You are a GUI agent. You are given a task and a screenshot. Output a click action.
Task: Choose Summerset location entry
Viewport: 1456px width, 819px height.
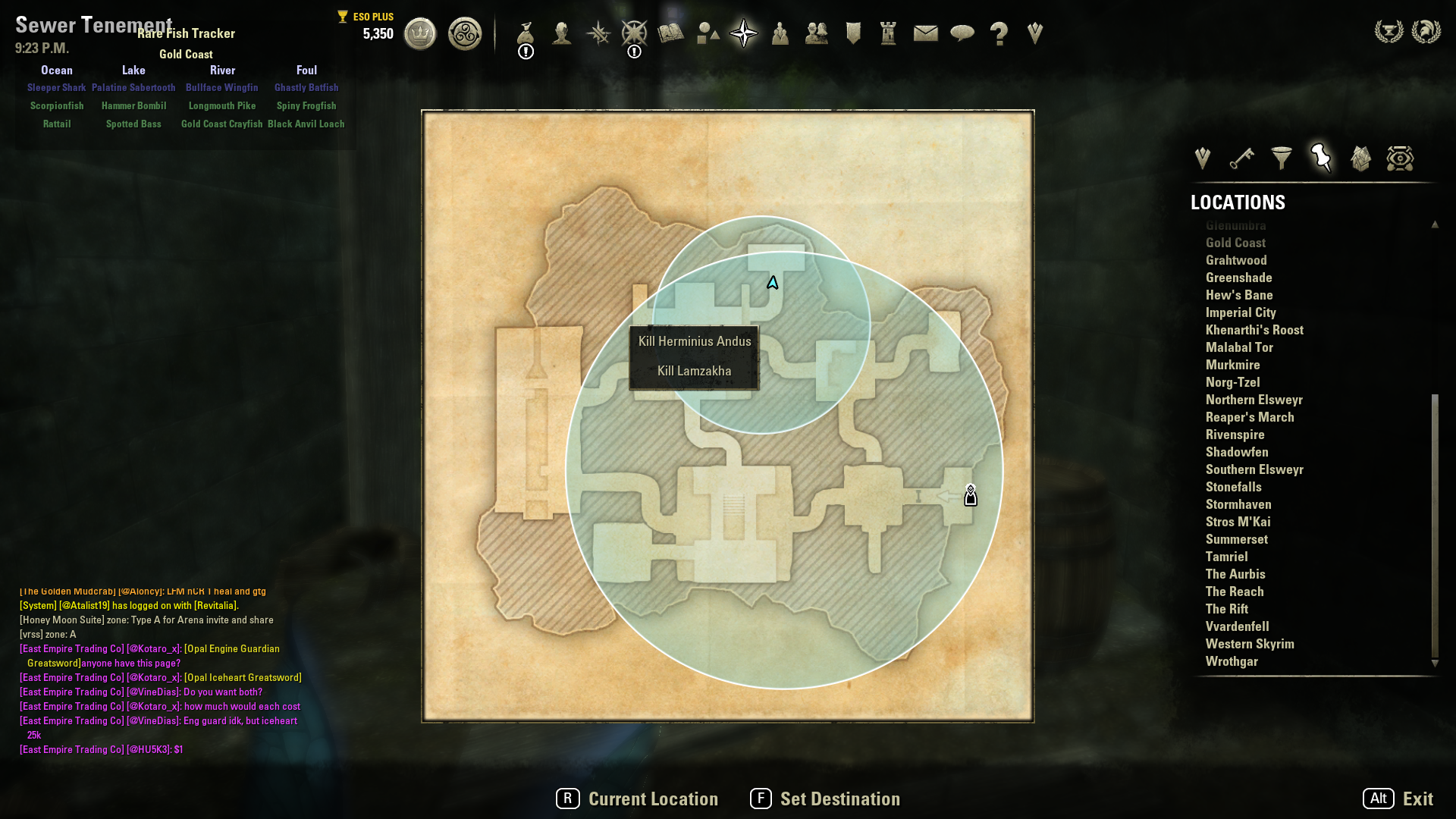1236,539
